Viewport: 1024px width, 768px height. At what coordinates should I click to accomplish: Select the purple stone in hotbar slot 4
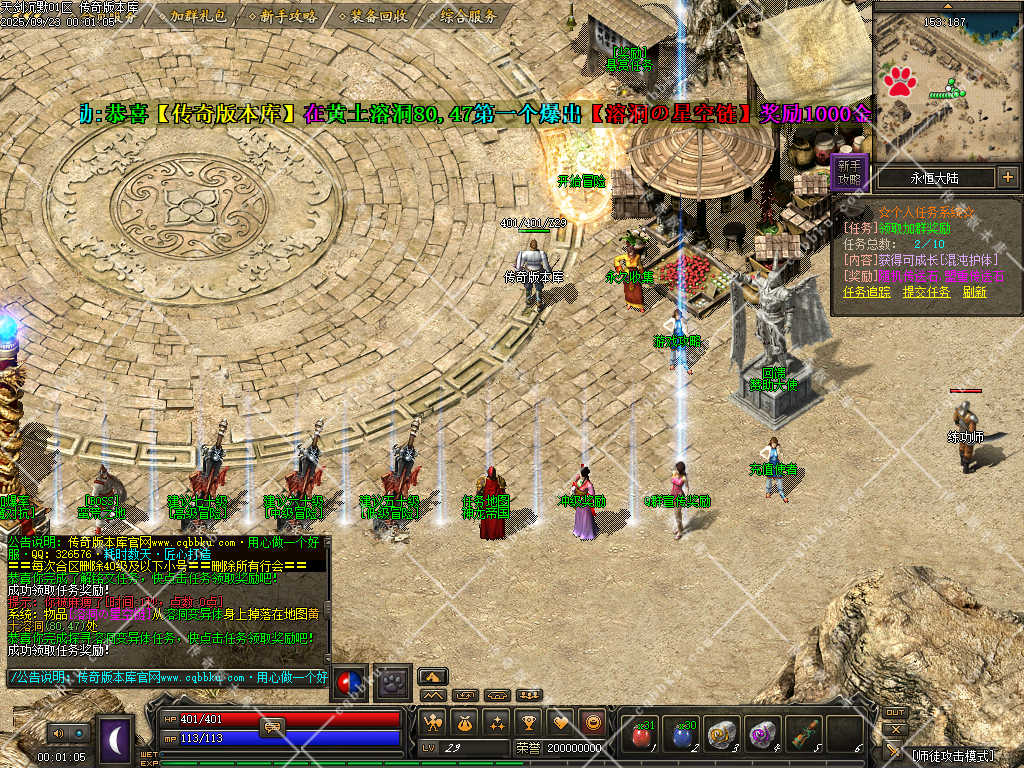click(x=763, y=735)
